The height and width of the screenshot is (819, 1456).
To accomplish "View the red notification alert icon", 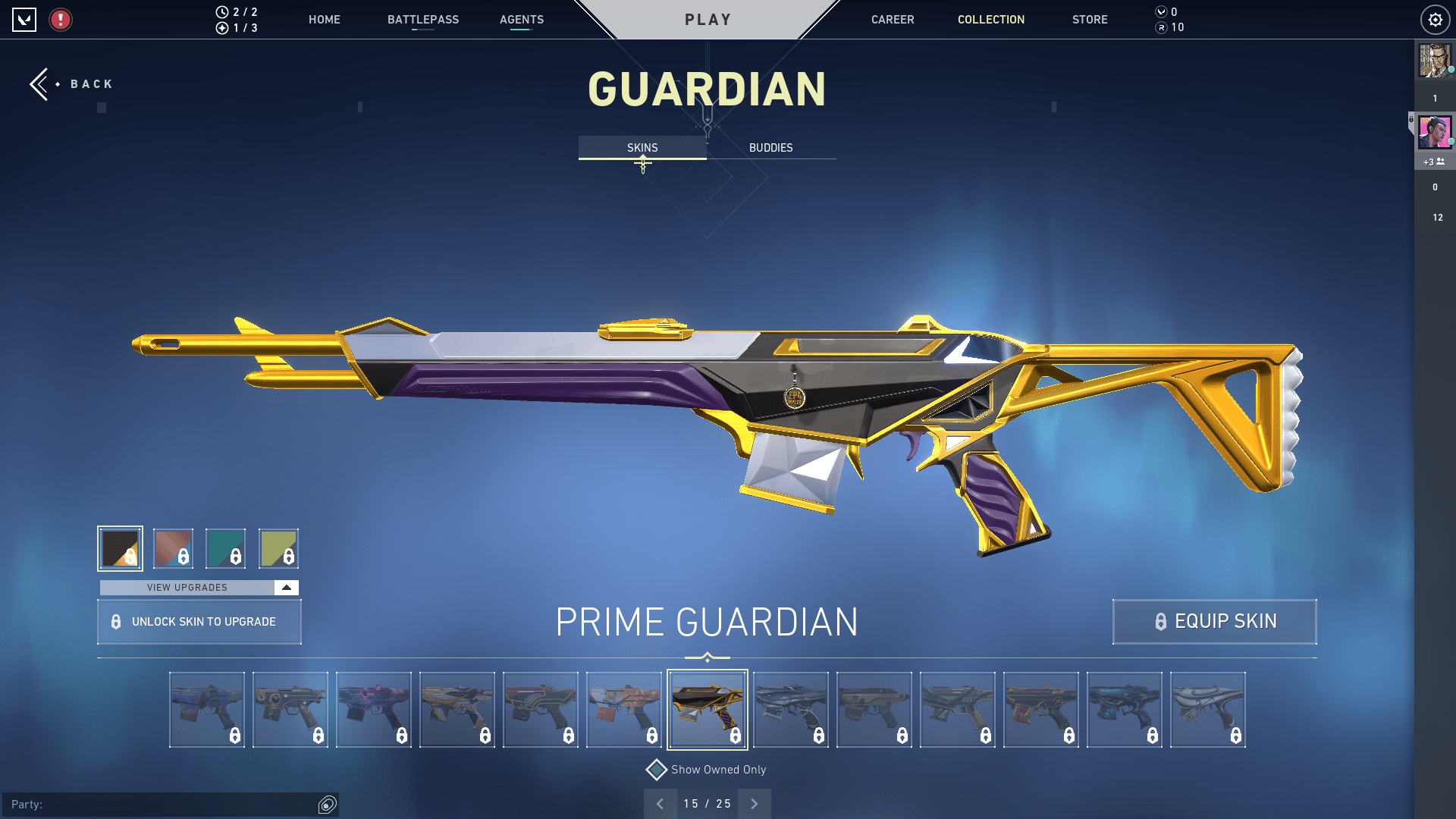I will [x=61, y=20].
